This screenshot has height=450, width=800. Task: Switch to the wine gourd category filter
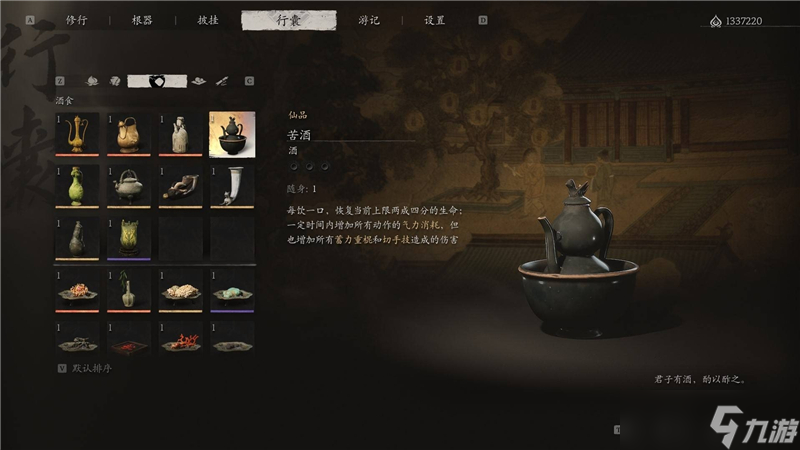tap(156, 80)
